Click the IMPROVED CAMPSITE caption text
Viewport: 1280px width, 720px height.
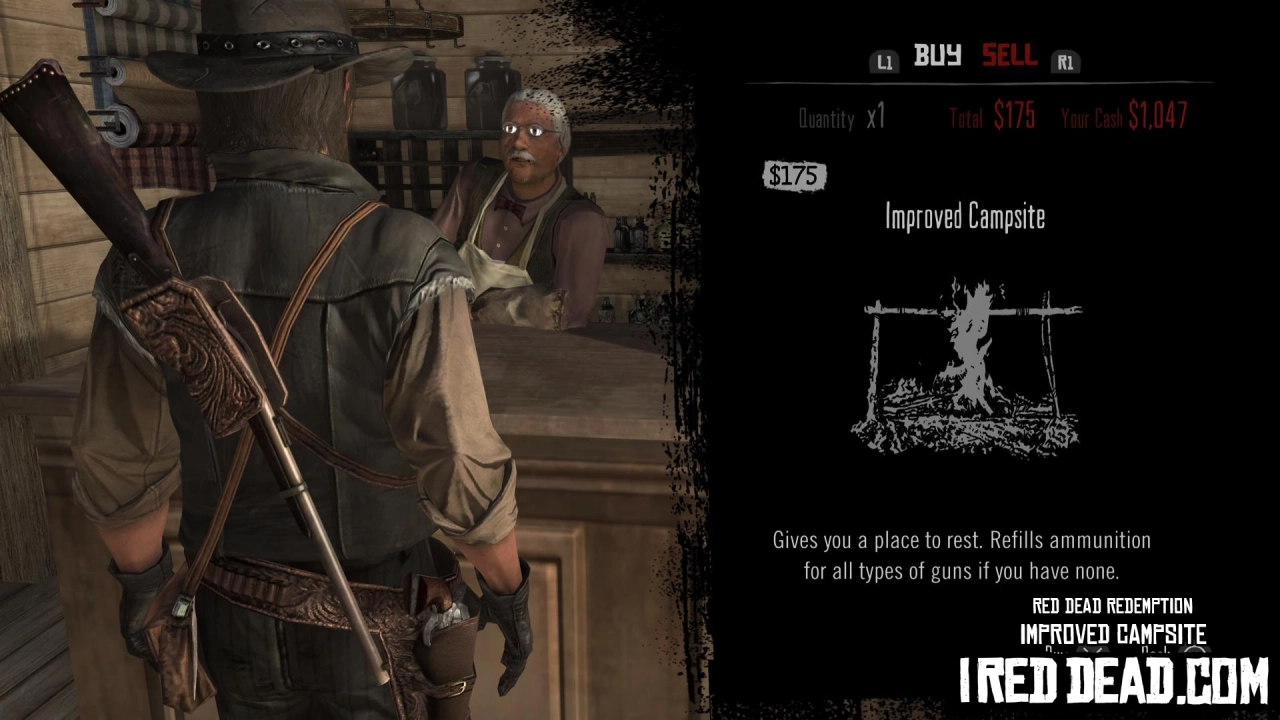(1111, 633)
